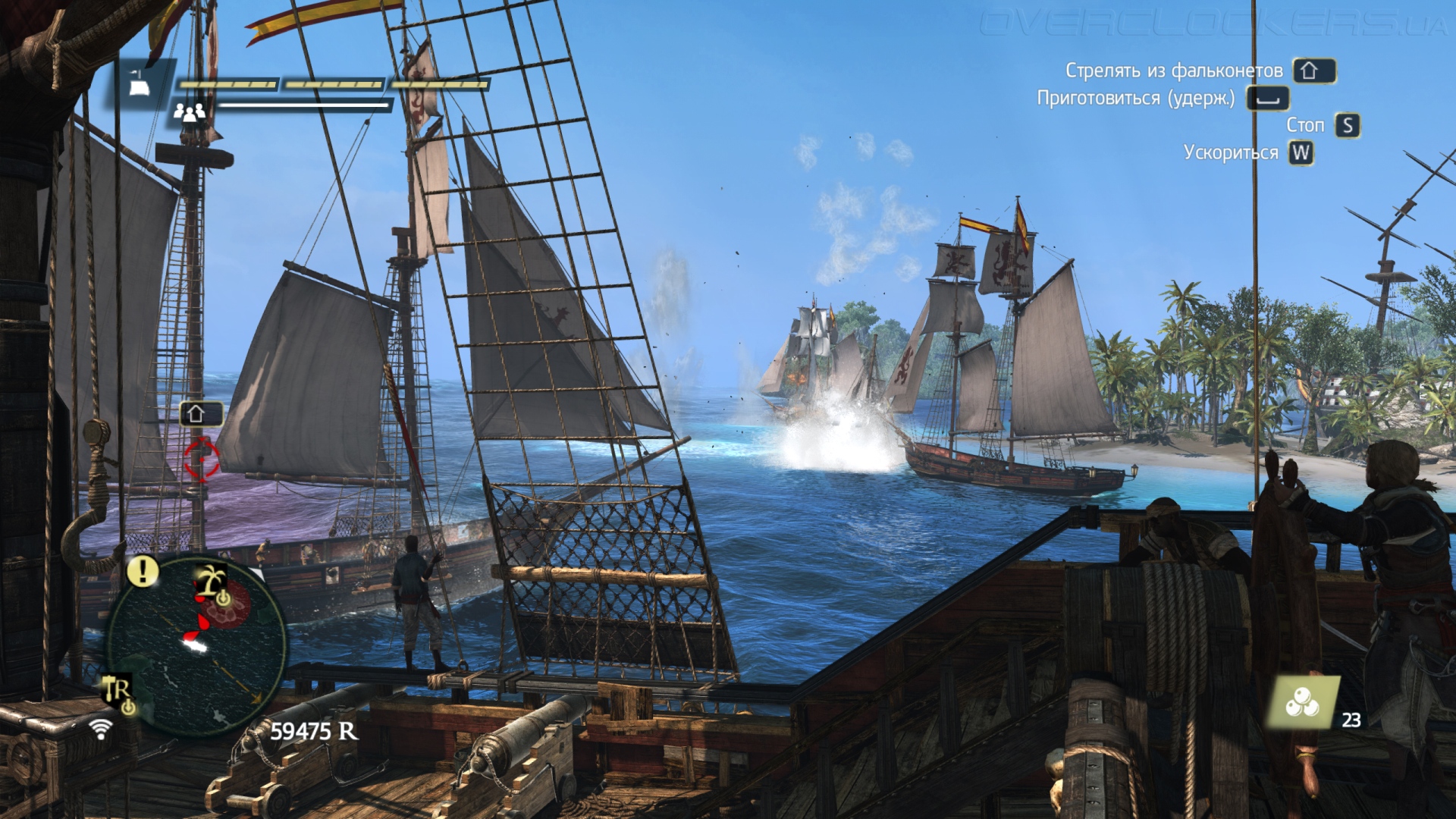Click the wireless signal icon
This screenshot has height=819, width=1456.
(x=100, y=729)
